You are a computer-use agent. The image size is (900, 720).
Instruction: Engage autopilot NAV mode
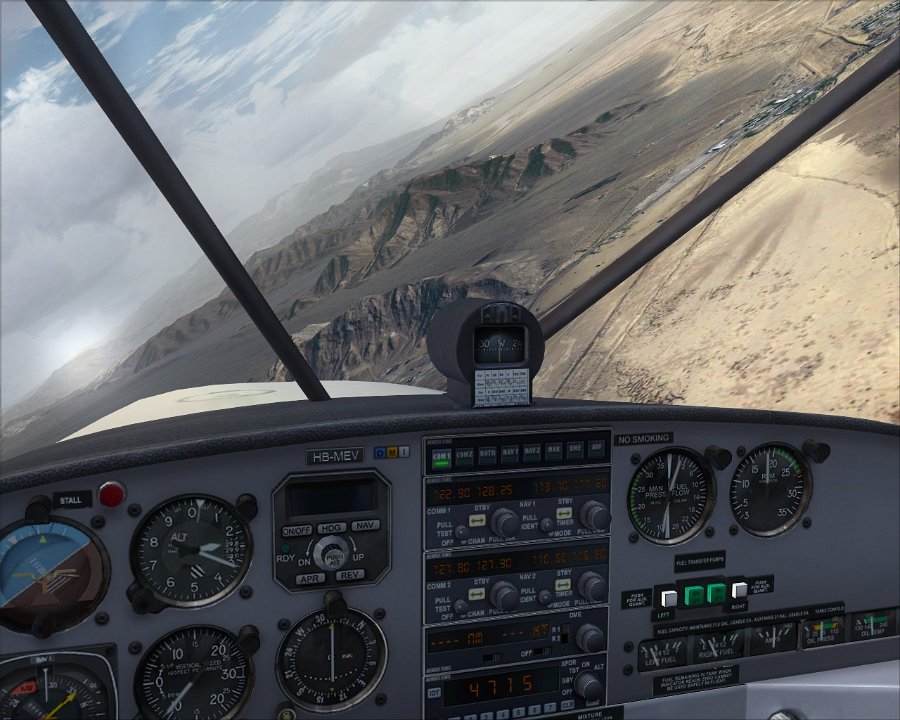pyautogui.click(x=366, y=524)
